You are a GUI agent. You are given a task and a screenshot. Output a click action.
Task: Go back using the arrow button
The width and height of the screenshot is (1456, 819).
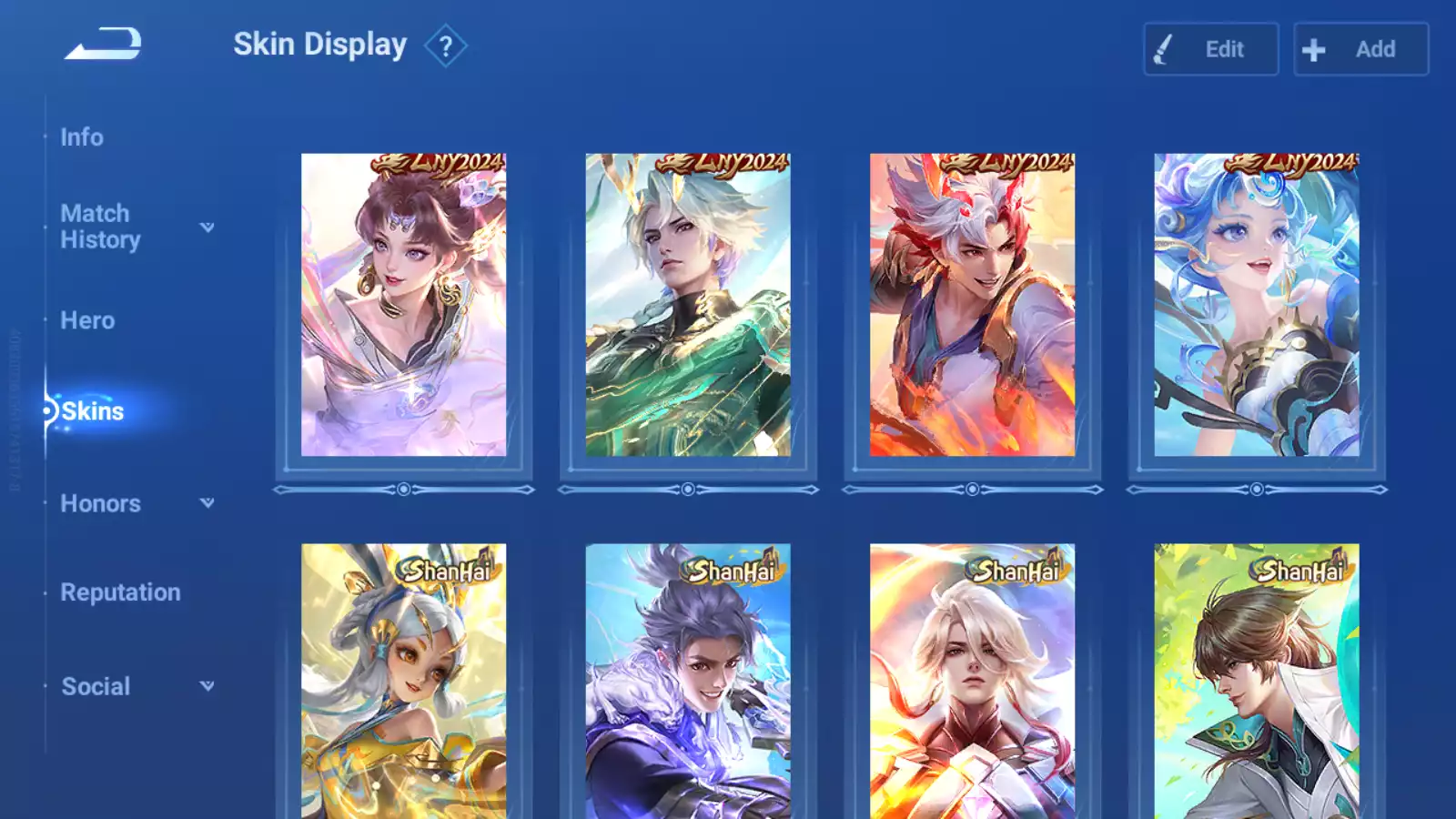103,44
